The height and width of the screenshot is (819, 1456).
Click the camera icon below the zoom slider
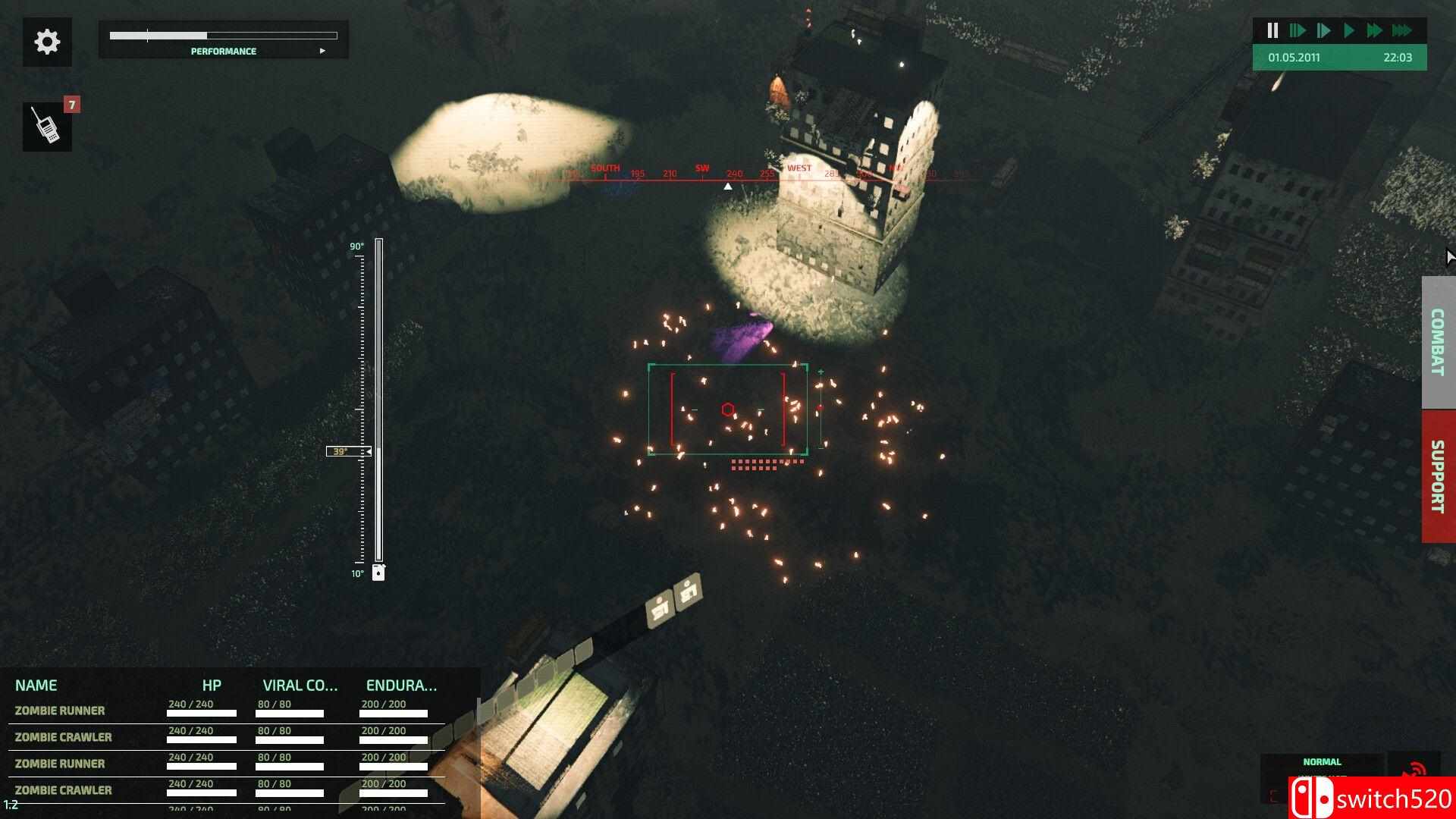click(x=378, y=573)
